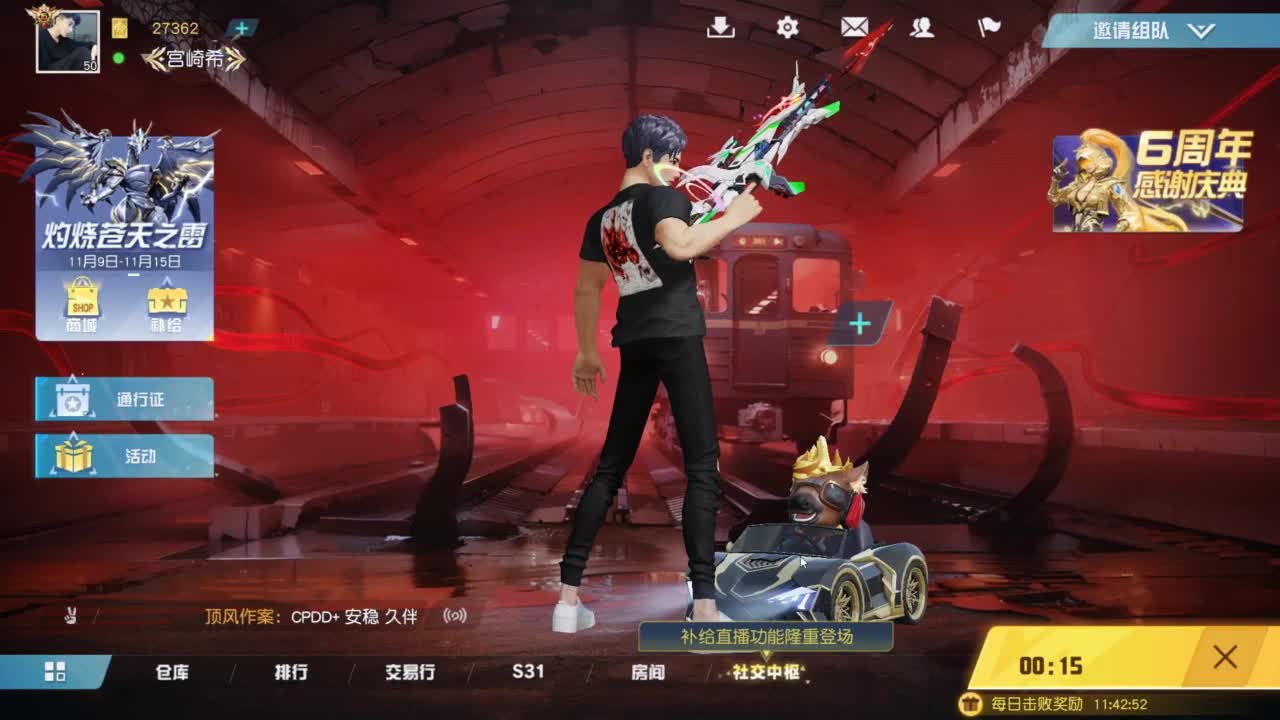Open the 活动 events button
The image size is (1280, 720).
click(x=124, y=456)
